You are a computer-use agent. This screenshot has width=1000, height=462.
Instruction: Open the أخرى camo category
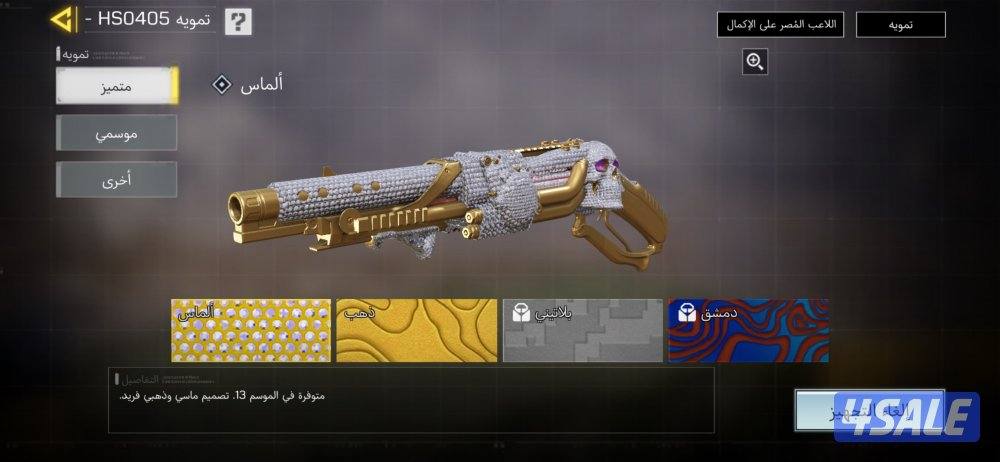pos(117,180)
